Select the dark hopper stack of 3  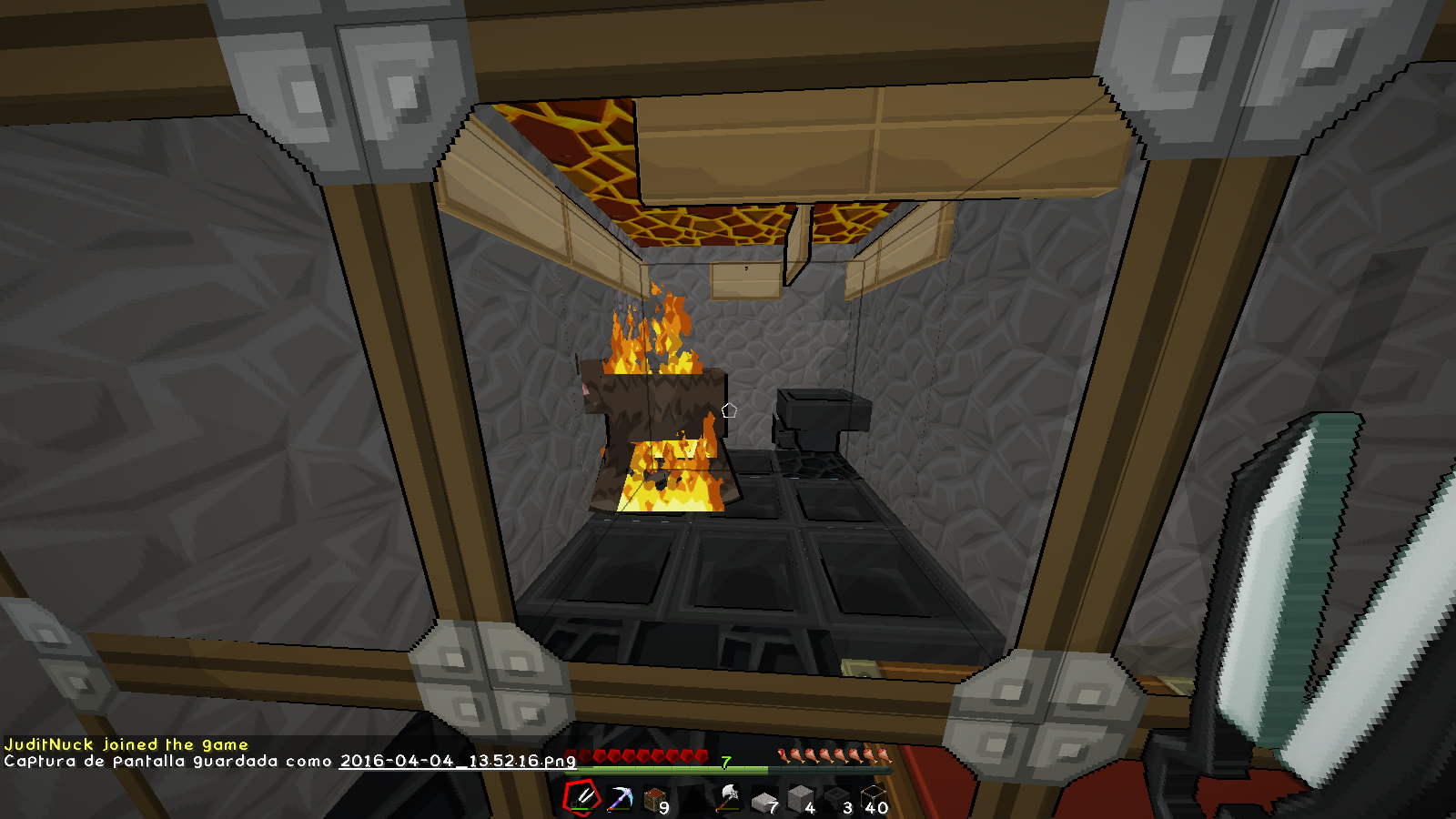pos(838,800)
